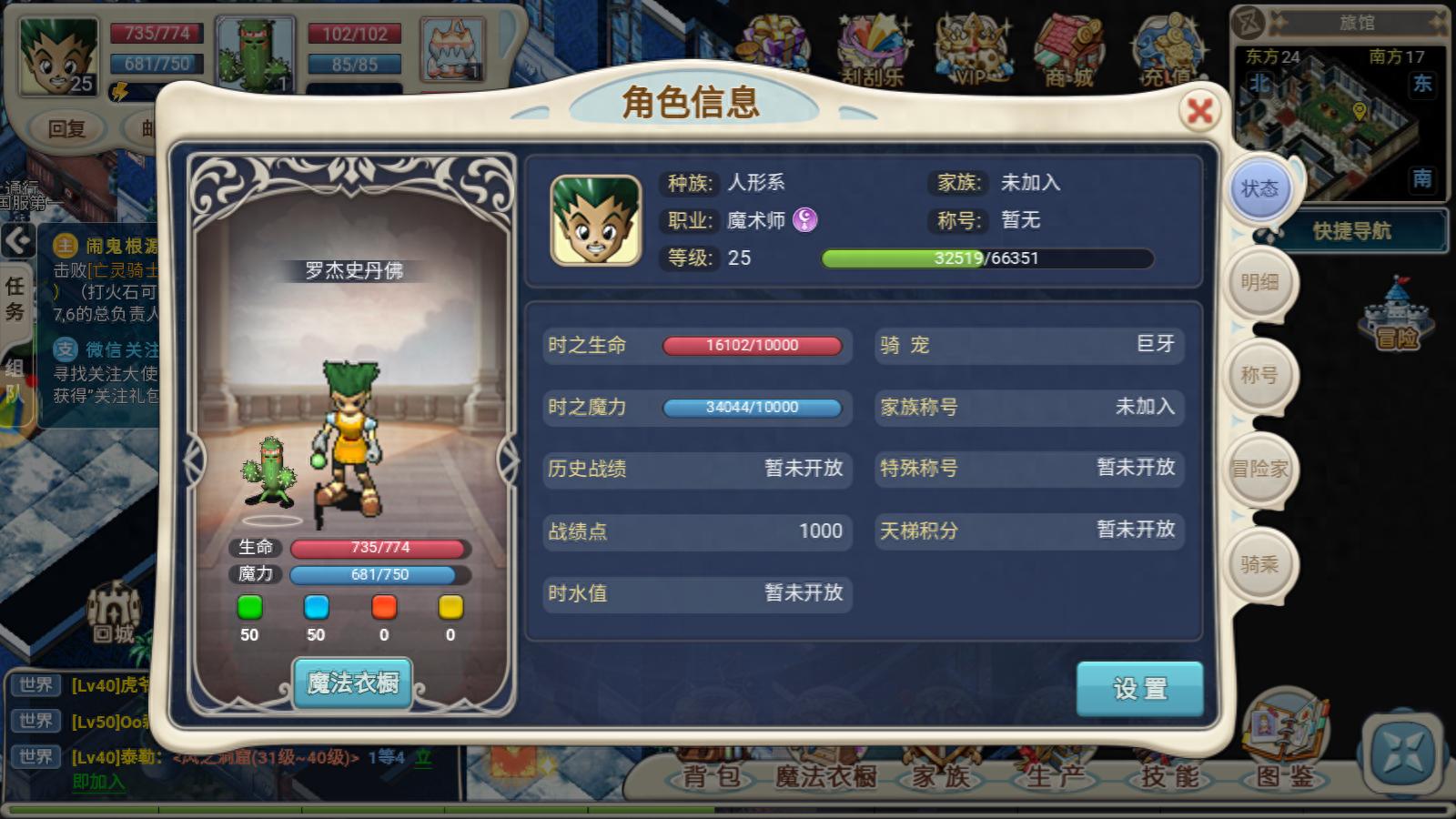Click the lightning icon under character avatar
Viewport: 1456px width, 819px height.
(x=121, y=91)
